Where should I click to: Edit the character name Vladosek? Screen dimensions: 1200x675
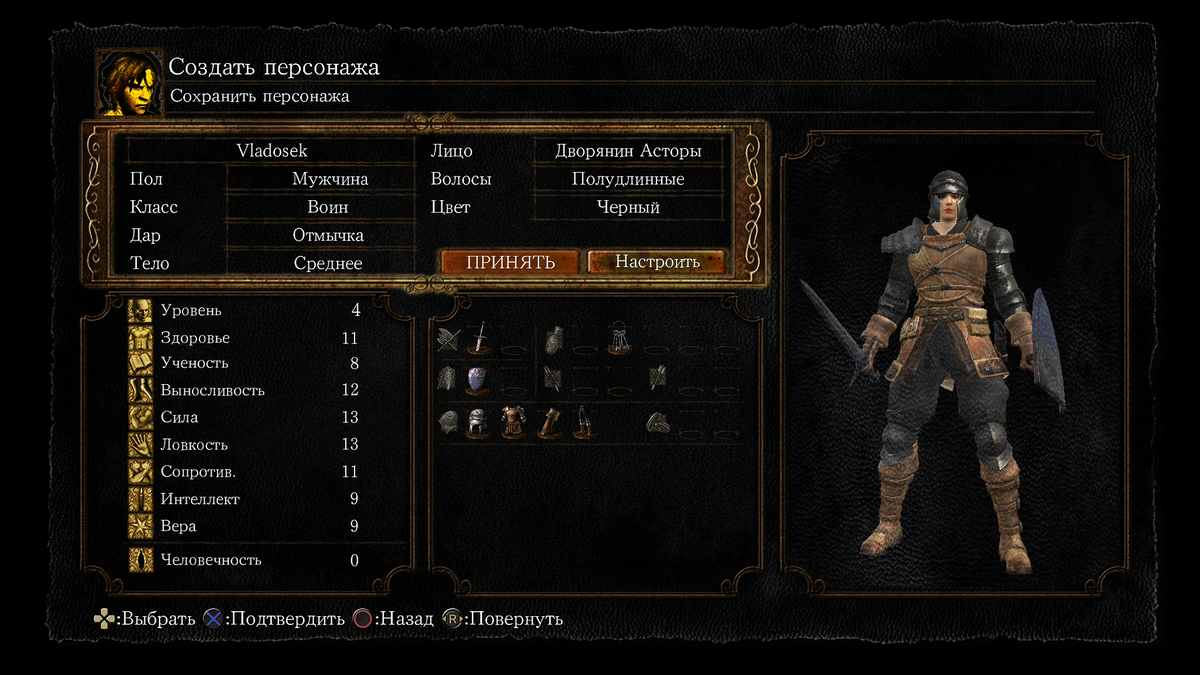point(272,151)
